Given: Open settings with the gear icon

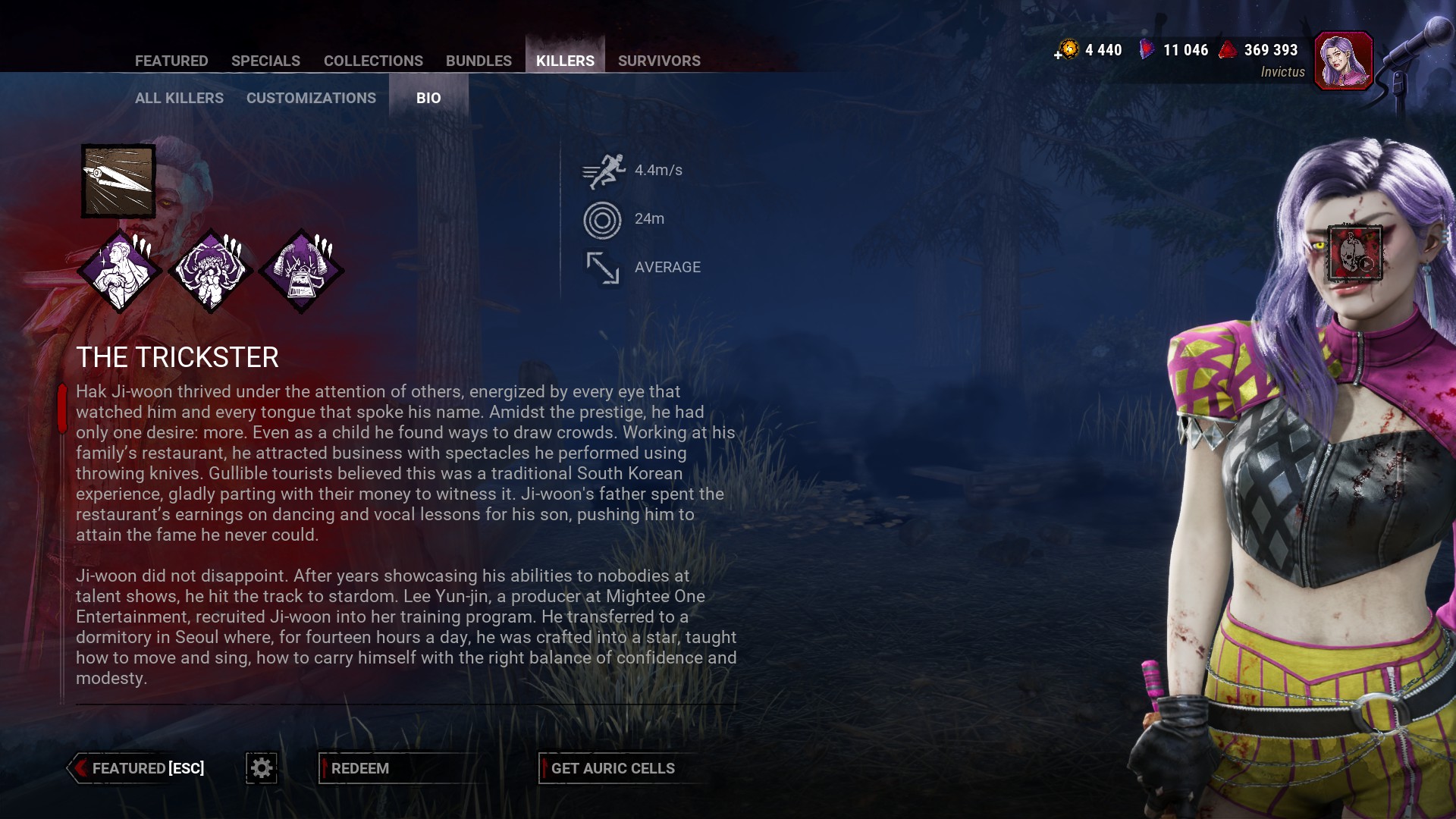Looking at the screenshot, I should point(262,768).
